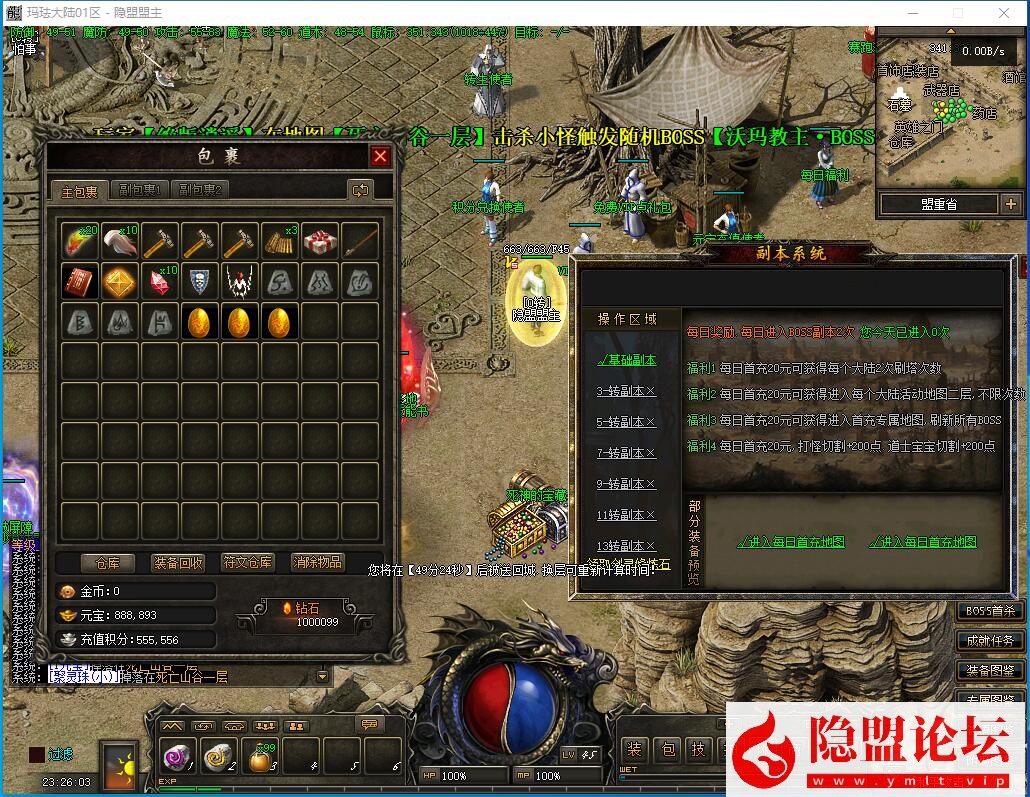Select the skull shield item in inventory

point(200,282)
